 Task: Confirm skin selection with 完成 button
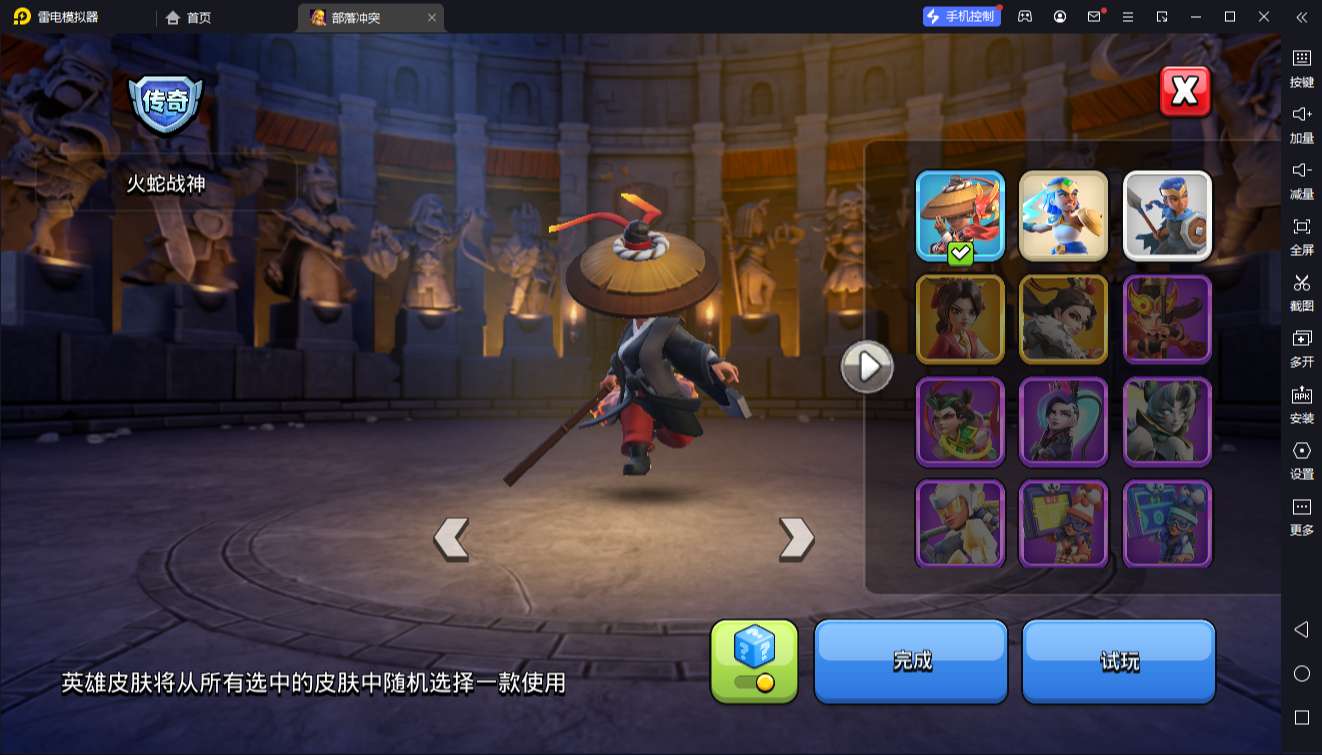point(910,661)
